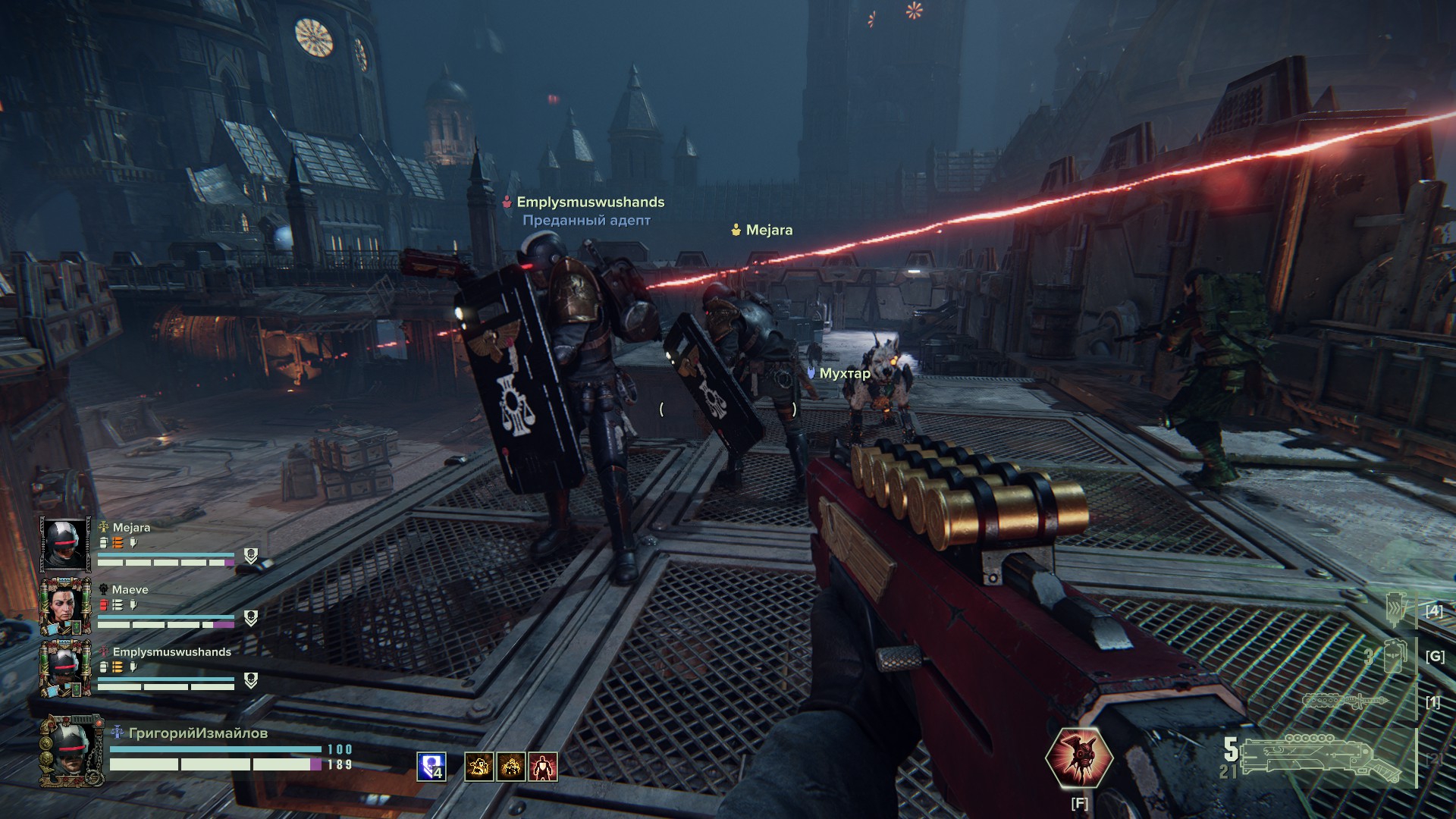Choose the frag grenade slot
Screen dimensions: 1456x819
(1395, 656)
